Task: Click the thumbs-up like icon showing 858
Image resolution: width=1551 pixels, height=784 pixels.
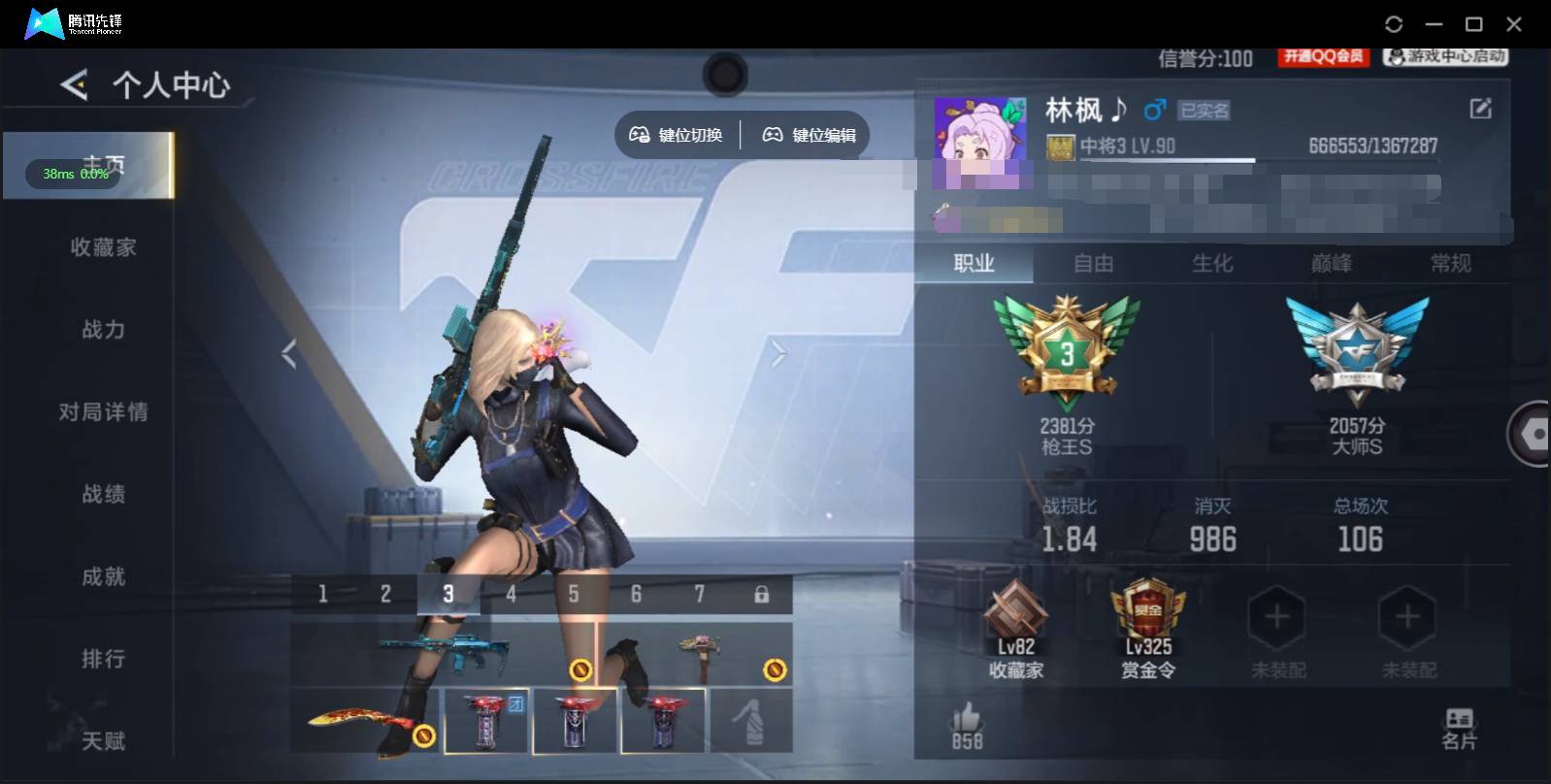Action: coord(967,721)
